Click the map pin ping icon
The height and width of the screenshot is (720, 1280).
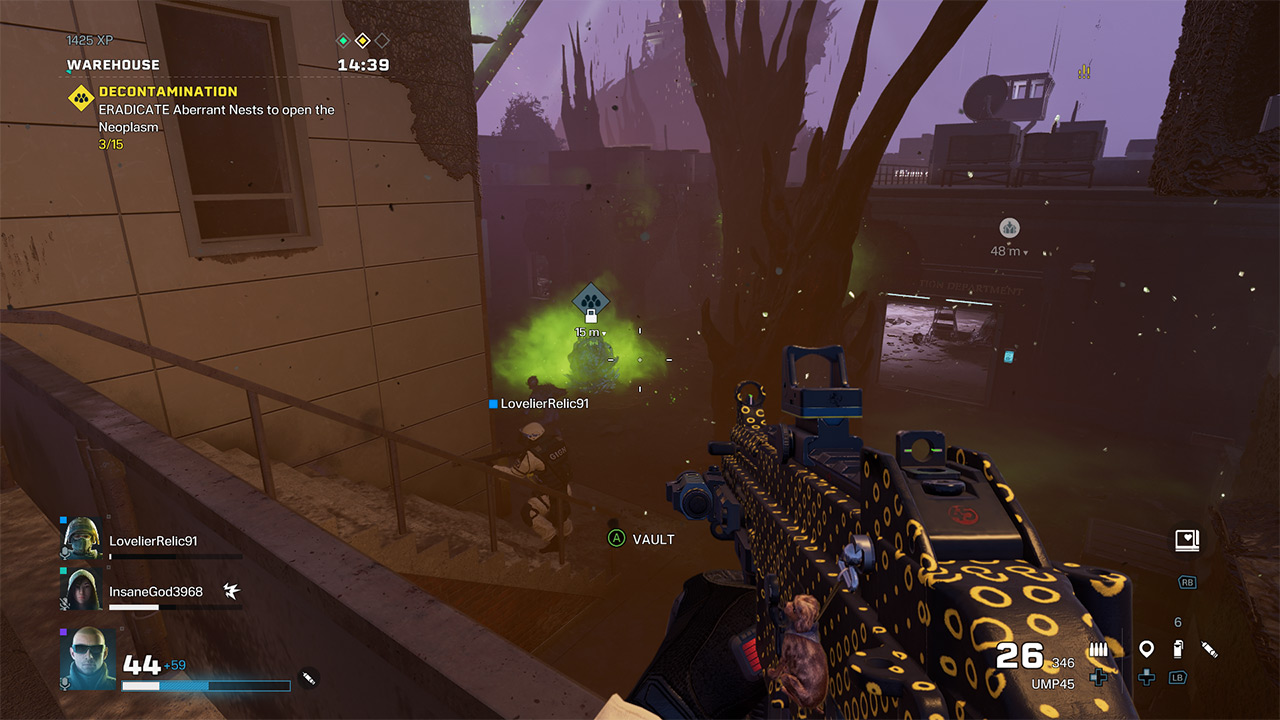click(x=1146, y=650)
